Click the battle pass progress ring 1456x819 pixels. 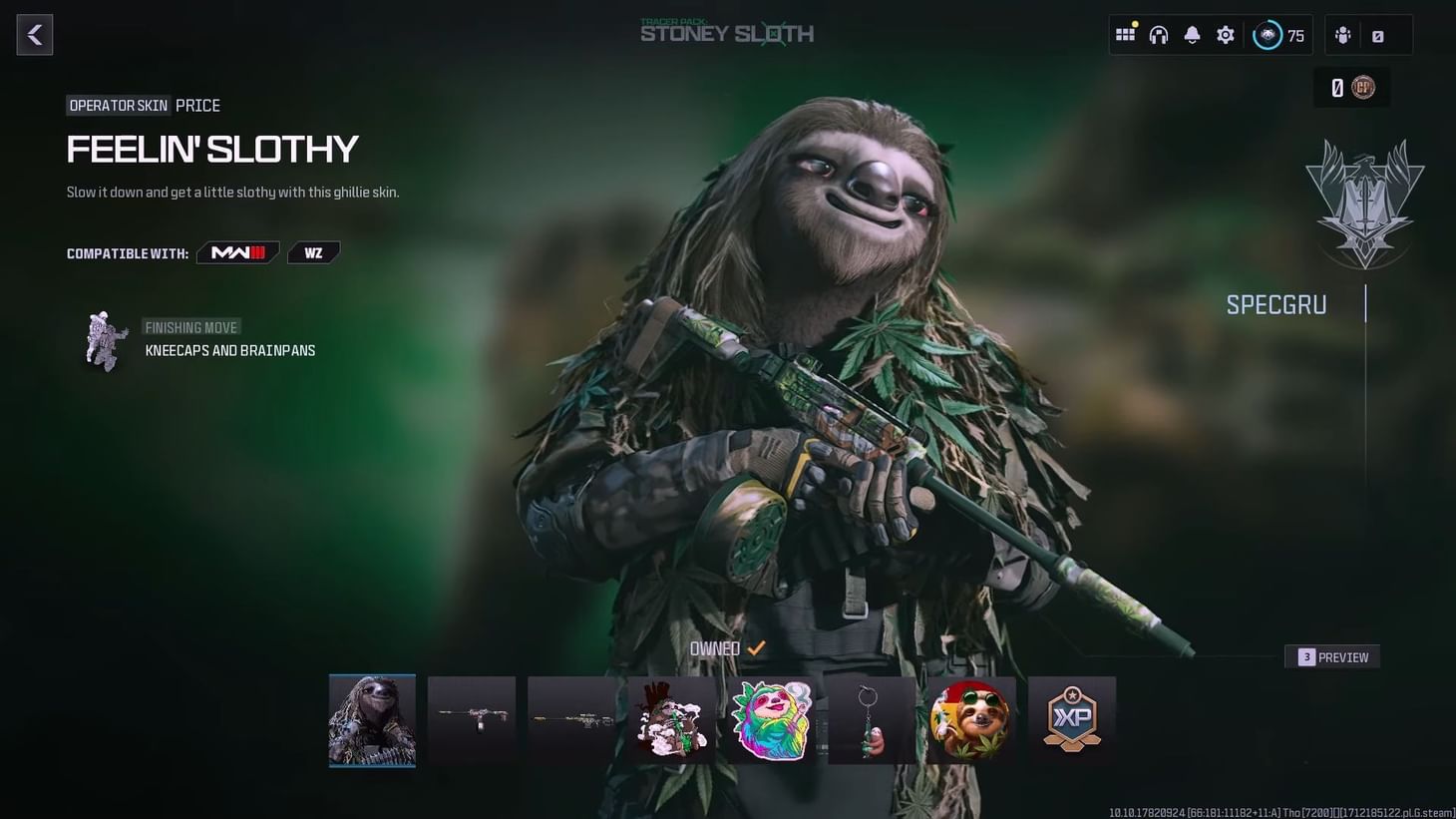(1267, 34)
